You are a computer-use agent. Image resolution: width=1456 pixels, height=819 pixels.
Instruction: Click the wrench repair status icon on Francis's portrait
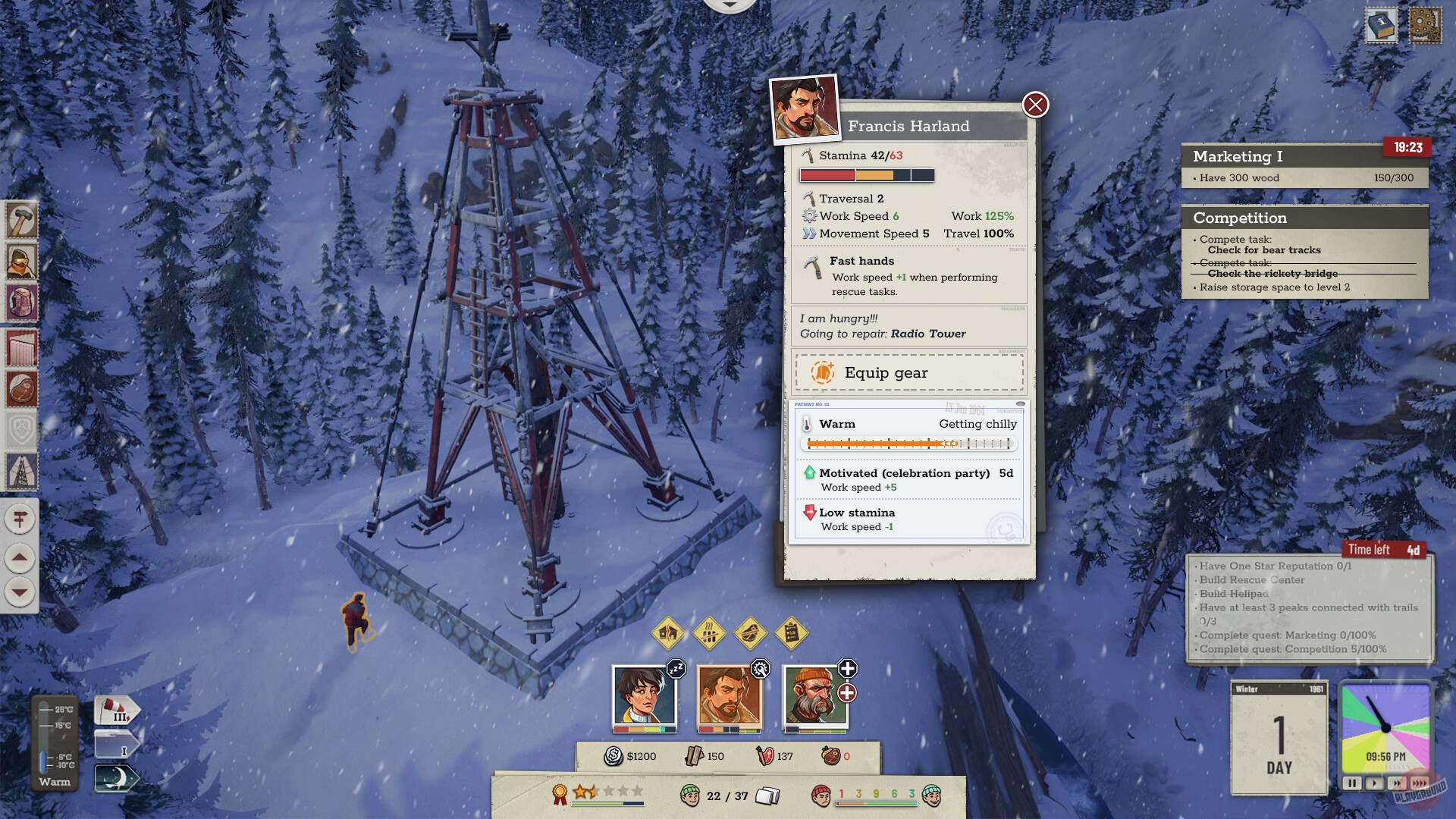point(761,670)
